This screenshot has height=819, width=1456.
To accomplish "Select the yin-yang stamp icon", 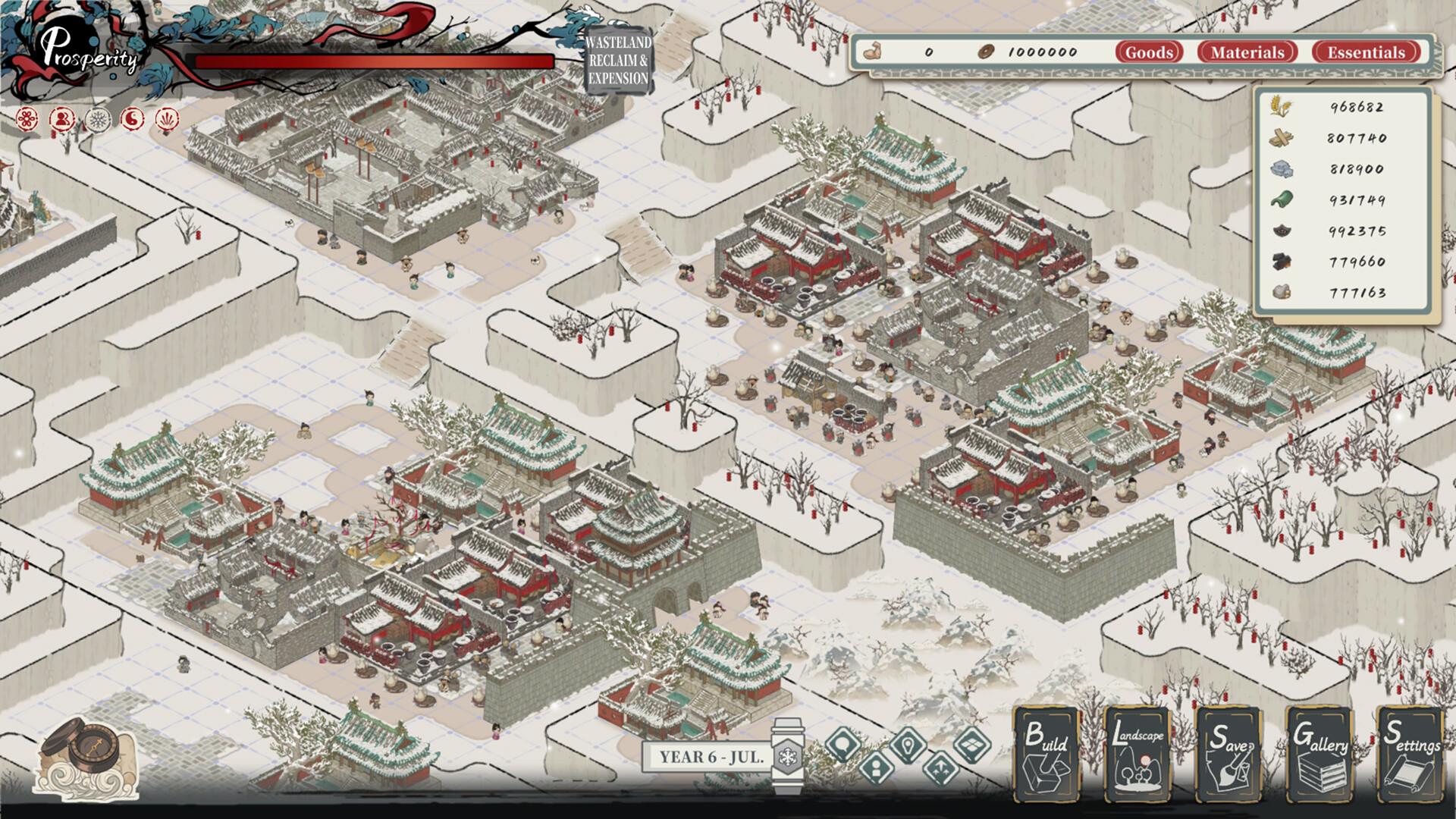I will pos(133,120).
